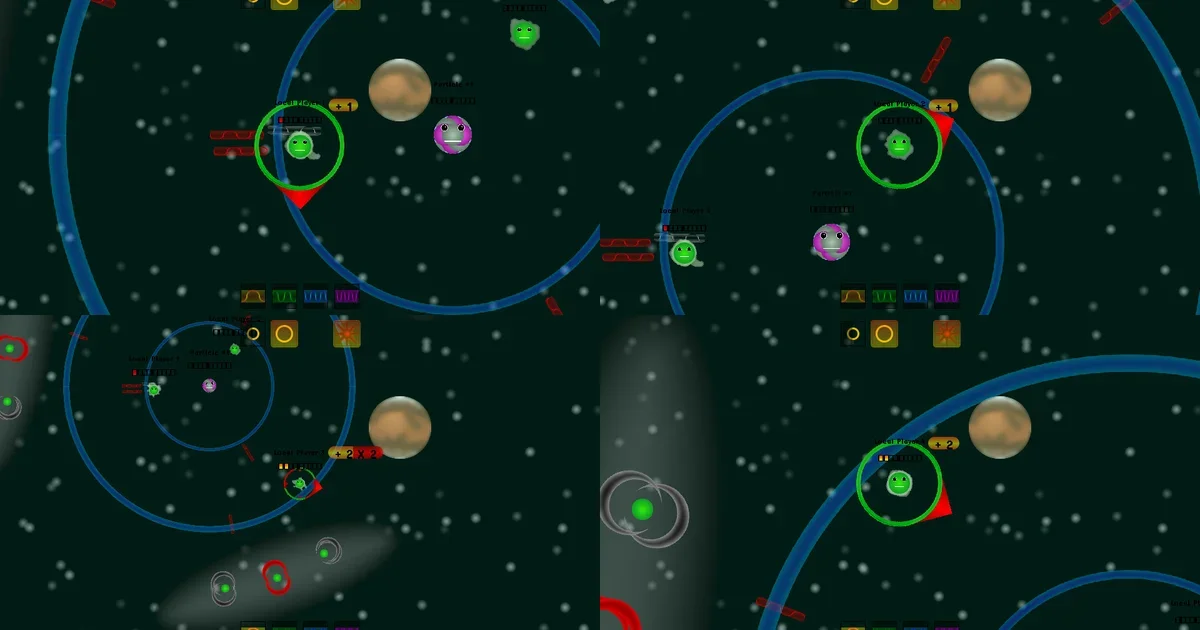The height and width of the screenshot is (630, 1200).
Task: Select the green double-wave icon in the top-left view
Action: point(285,296)
